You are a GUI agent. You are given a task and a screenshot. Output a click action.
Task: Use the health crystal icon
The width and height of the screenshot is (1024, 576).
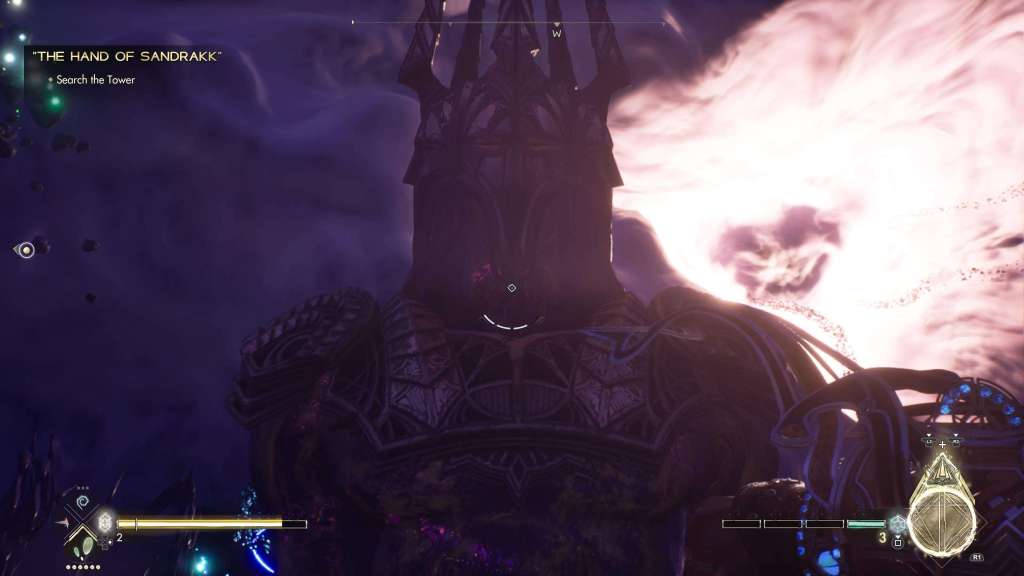click(x=105, y=522)
